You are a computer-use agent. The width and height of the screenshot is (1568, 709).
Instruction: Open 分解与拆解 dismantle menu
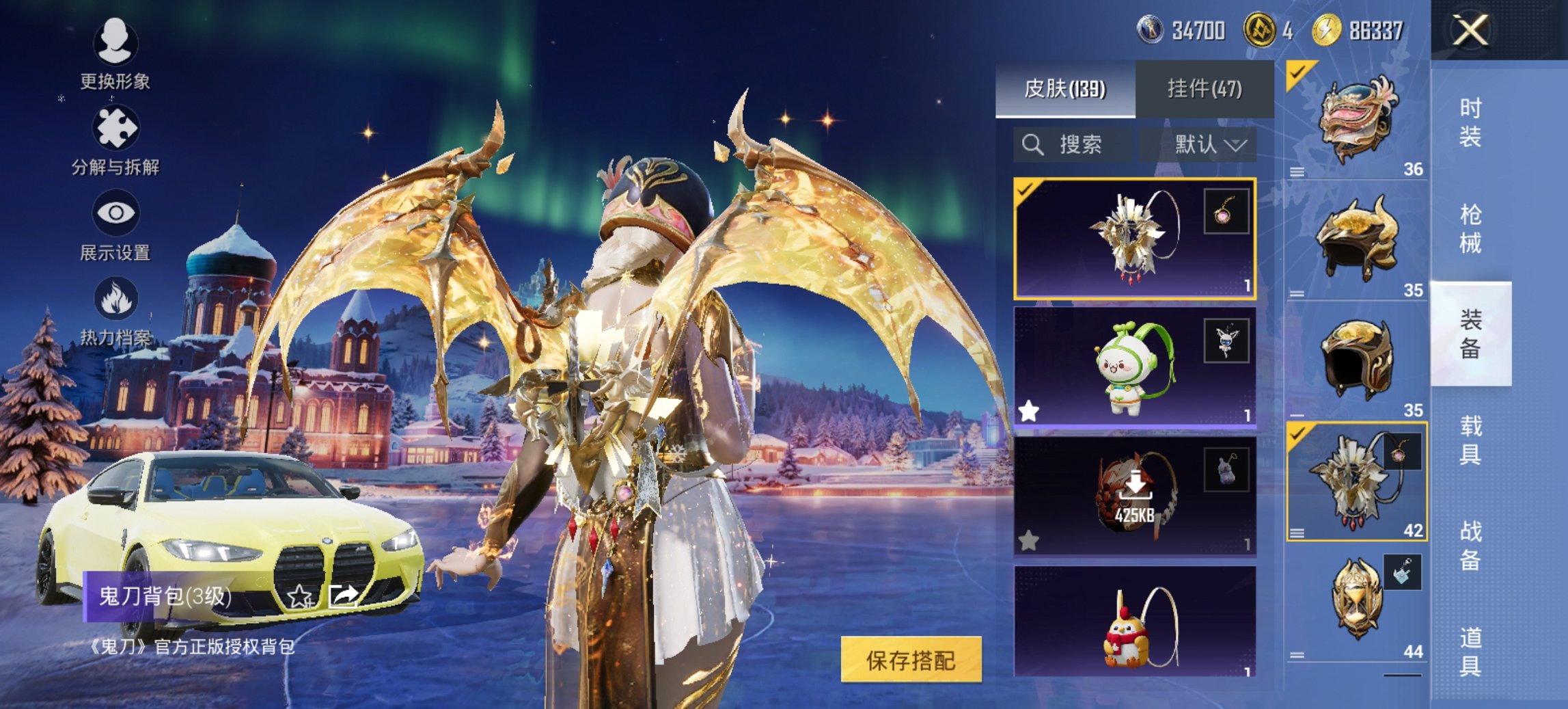115,140
